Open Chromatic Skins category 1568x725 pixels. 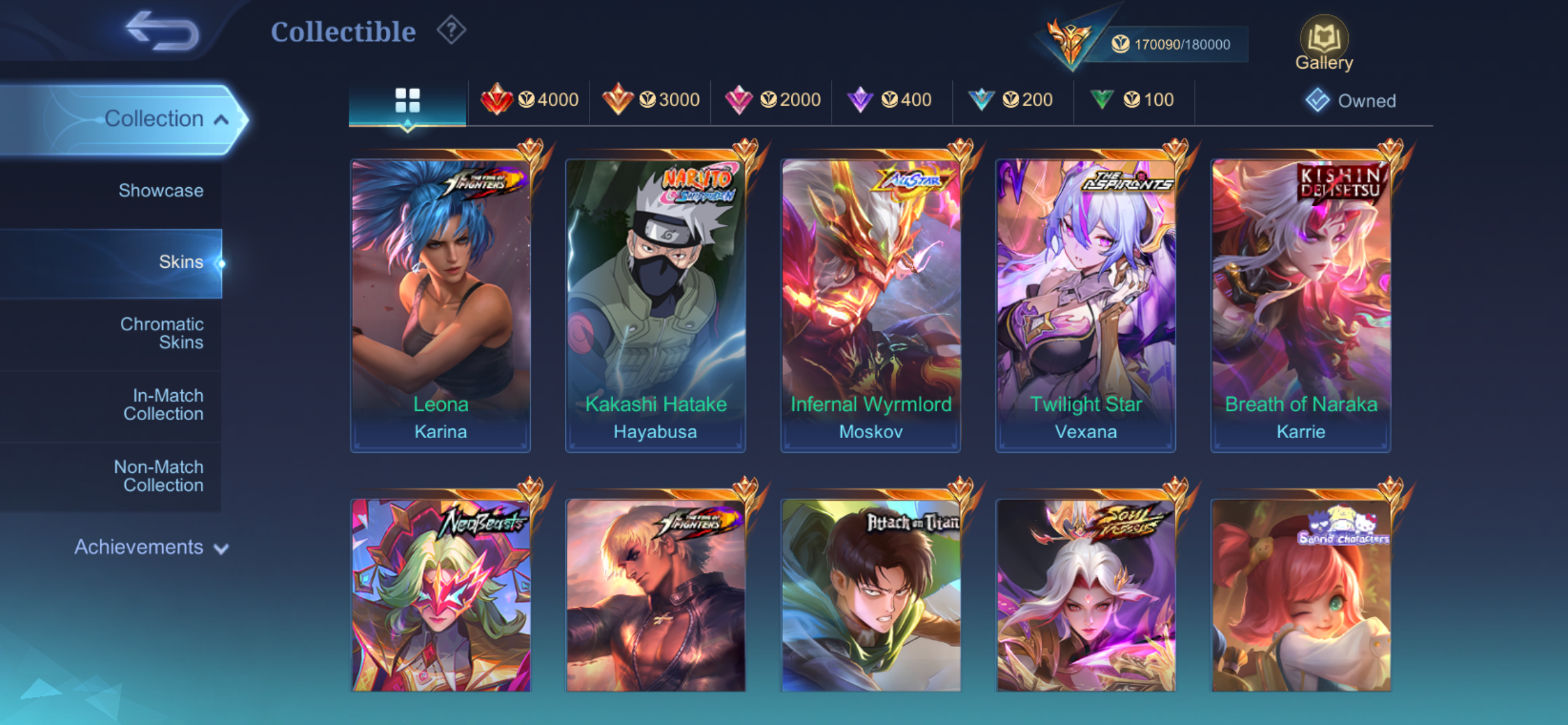click(x=162, y=333)
